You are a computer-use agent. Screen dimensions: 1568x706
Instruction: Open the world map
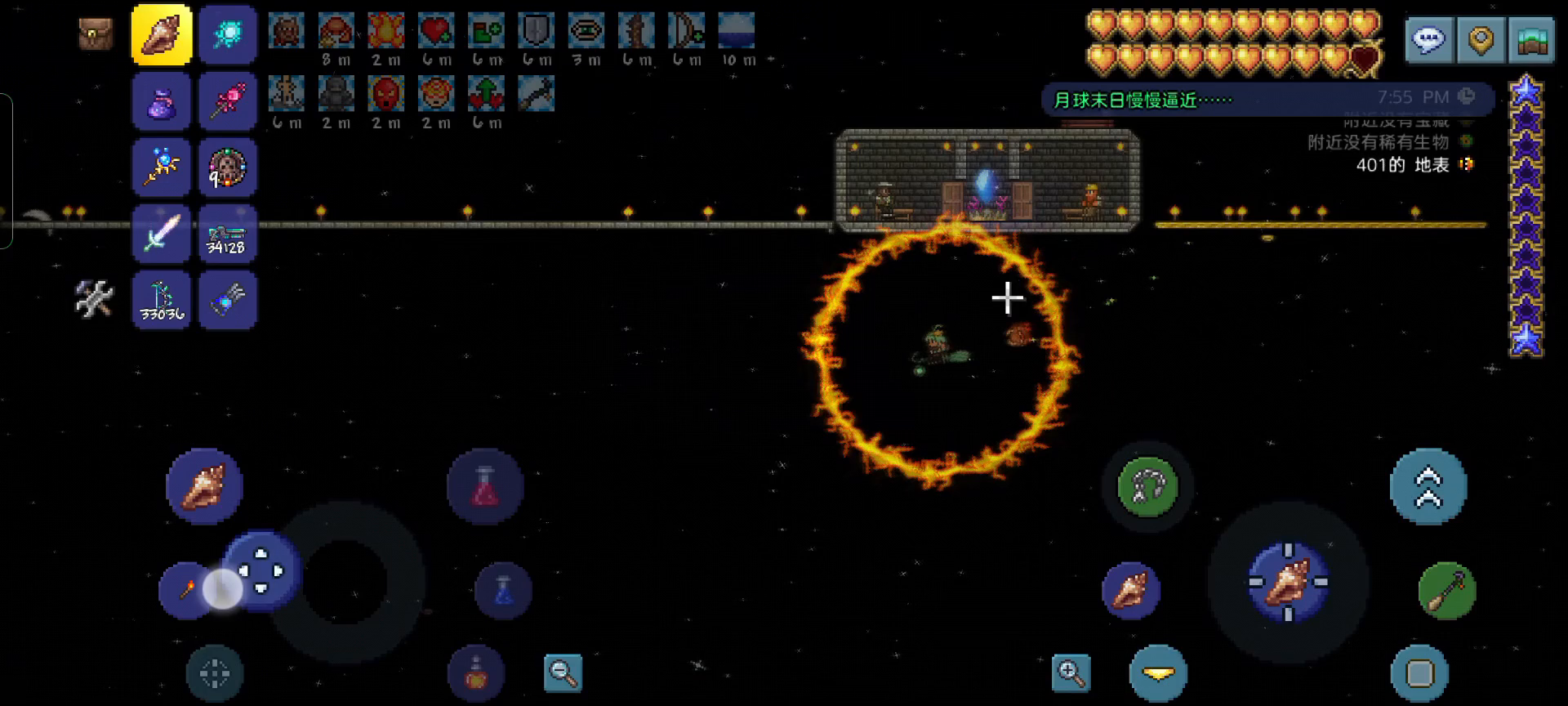1532,40
